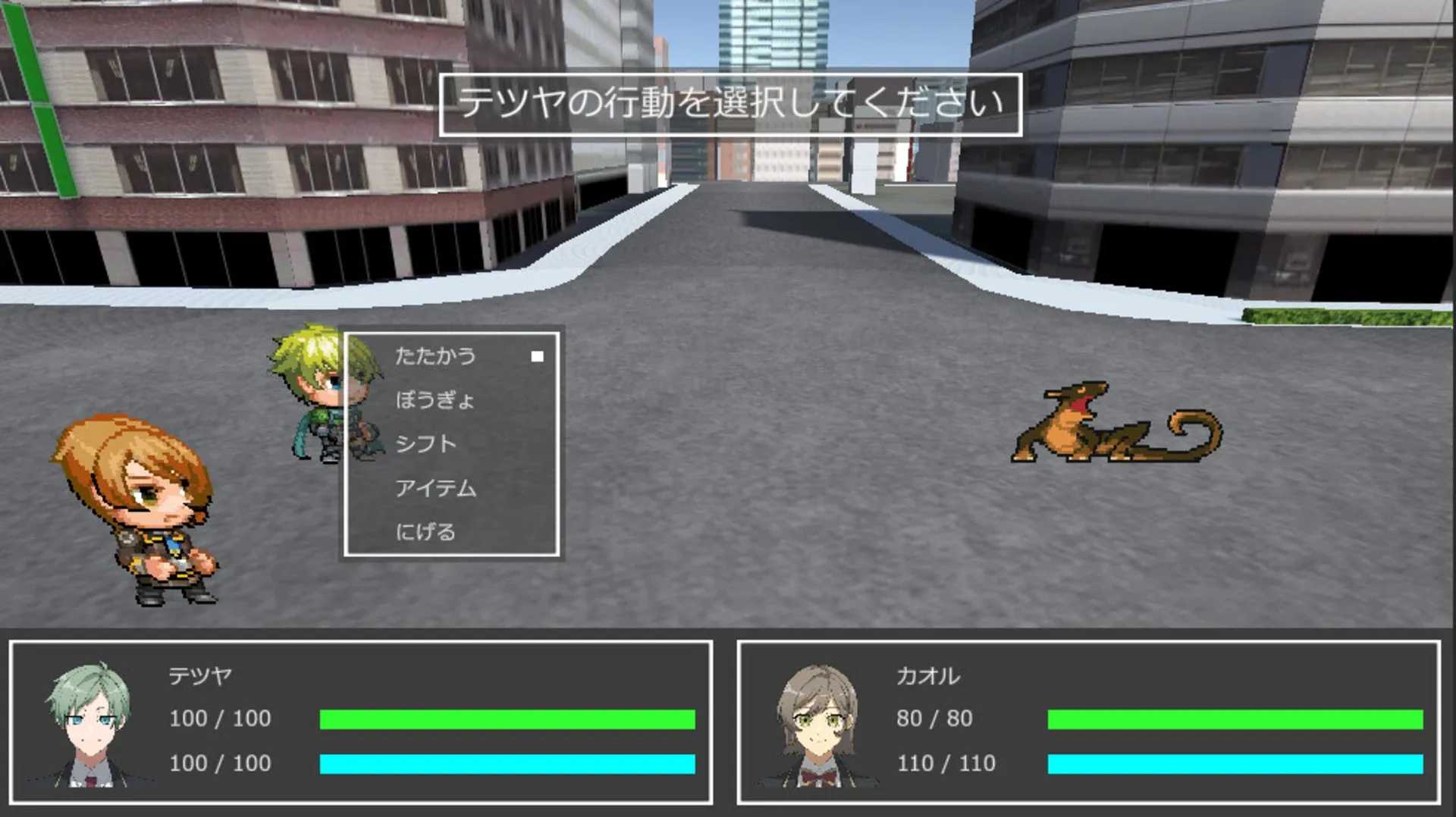Screen dimensions: 1456x817
Task: Select にげる to flee the battle
Action: point(427,533)
